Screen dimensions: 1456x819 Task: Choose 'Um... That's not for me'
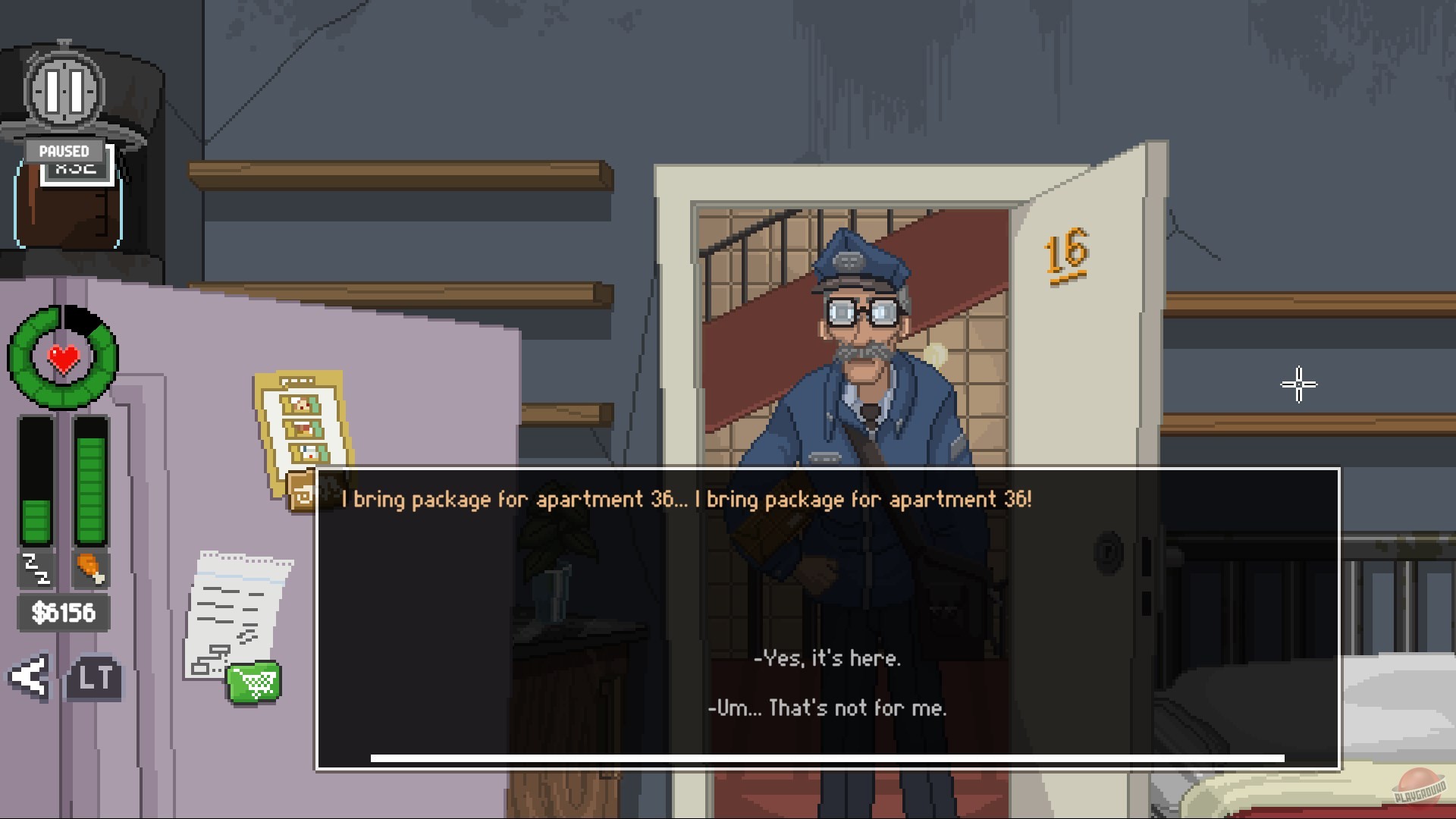tap(830, 708)
